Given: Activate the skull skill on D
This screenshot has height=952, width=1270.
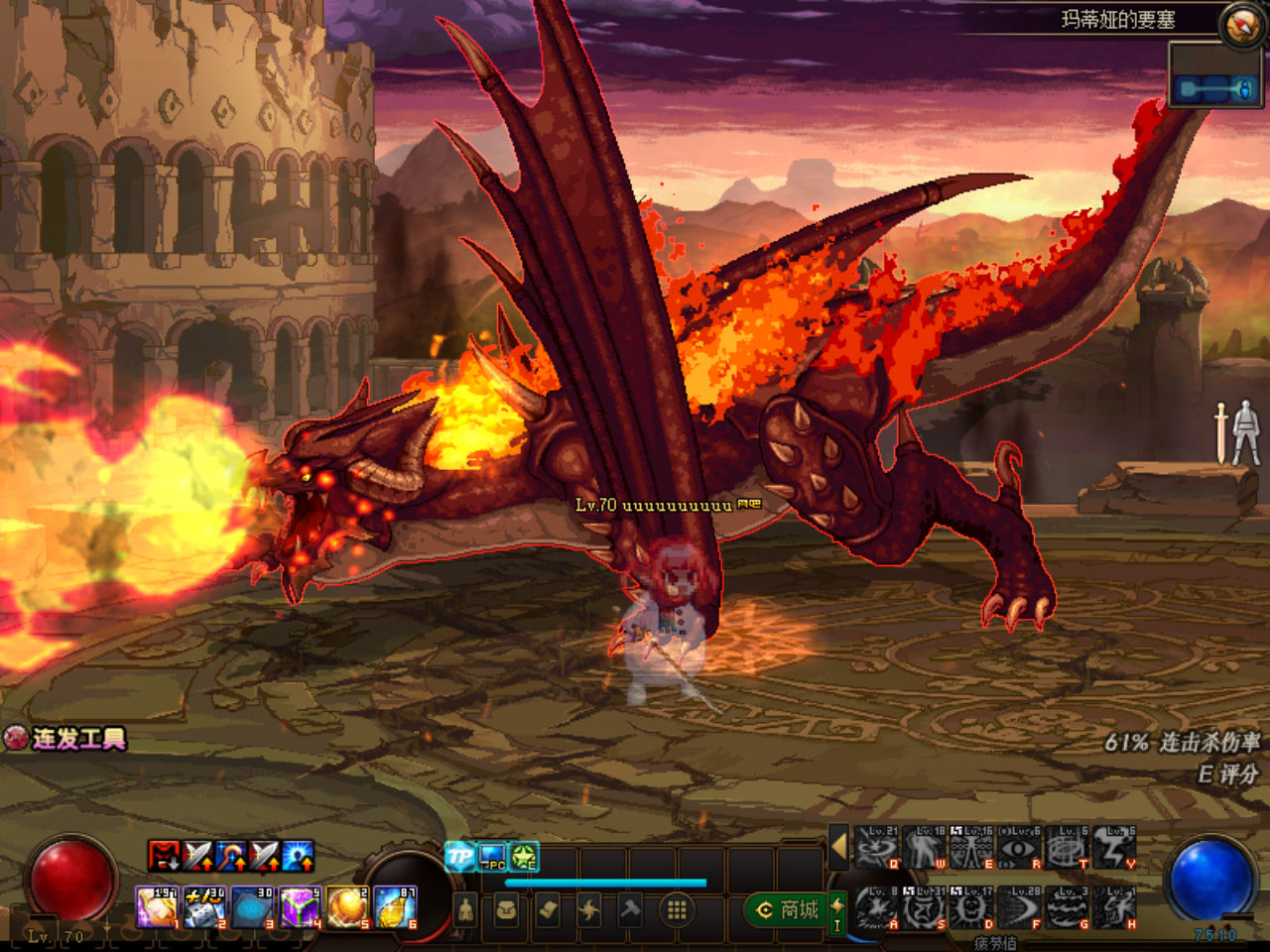Looking at the screenshot, I should click(971, 908).
